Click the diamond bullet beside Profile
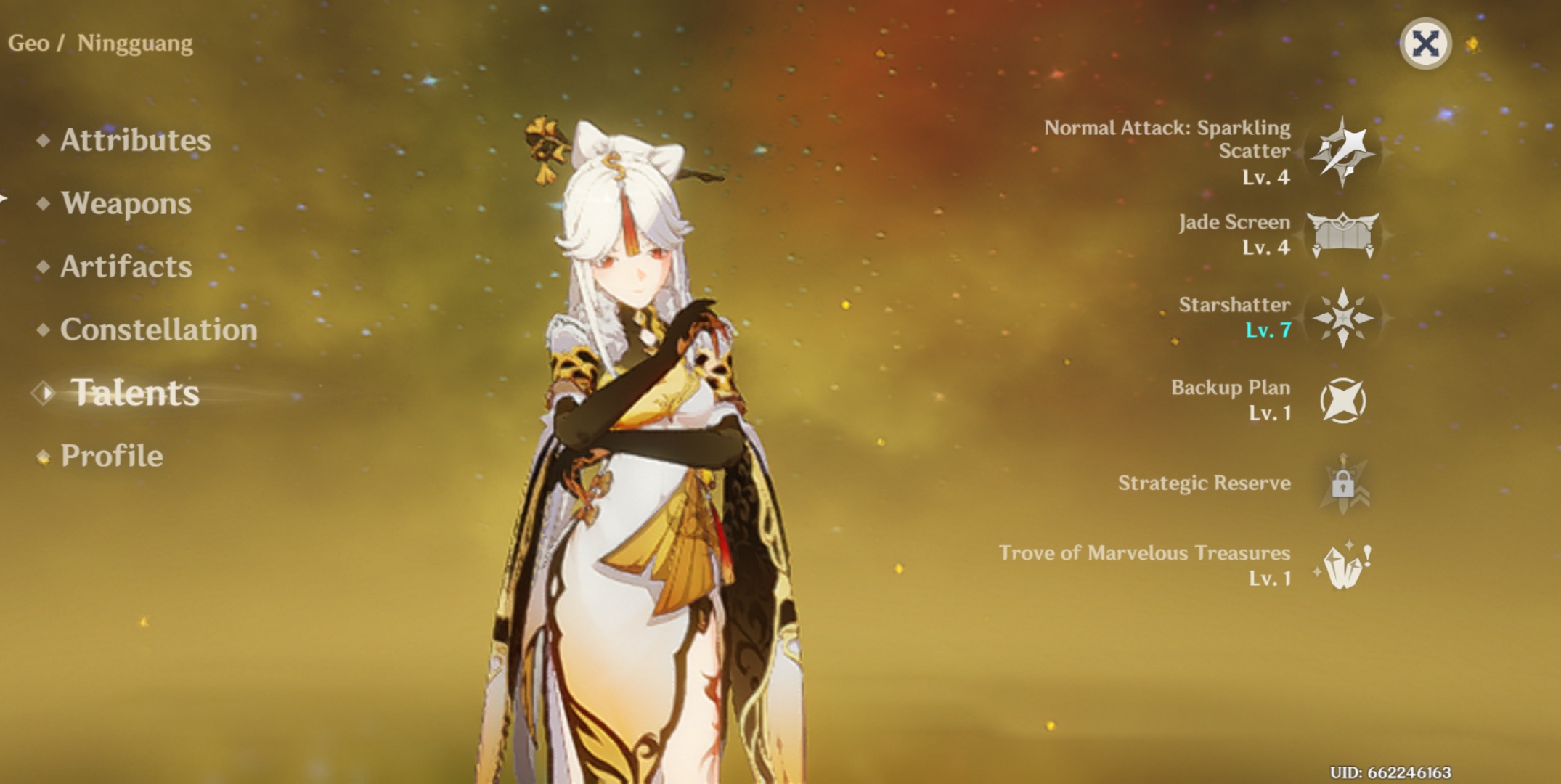This screenshot has height=784, width=1561. click(x=42, y=456)
